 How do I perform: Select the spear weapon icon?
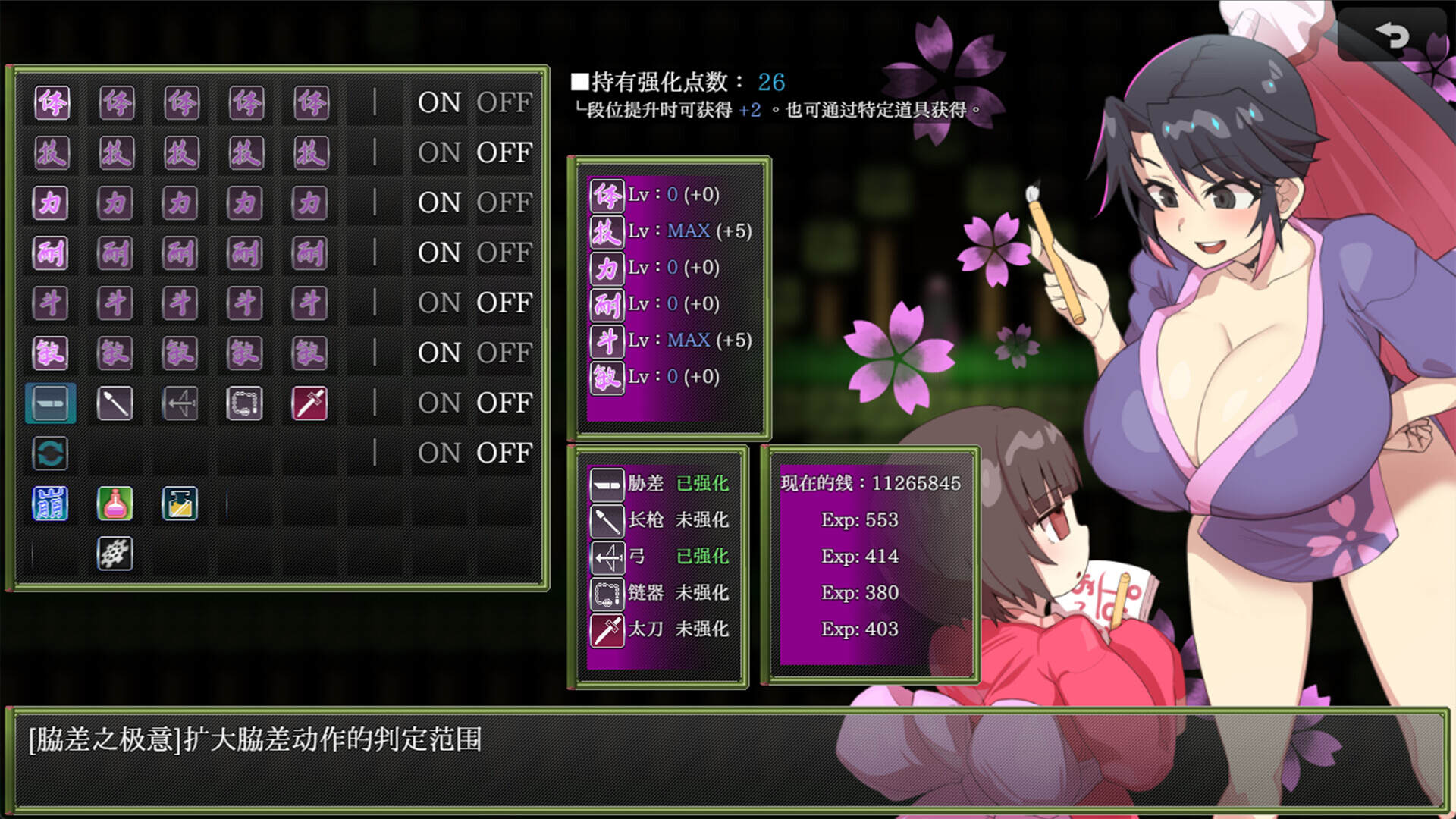115,403
